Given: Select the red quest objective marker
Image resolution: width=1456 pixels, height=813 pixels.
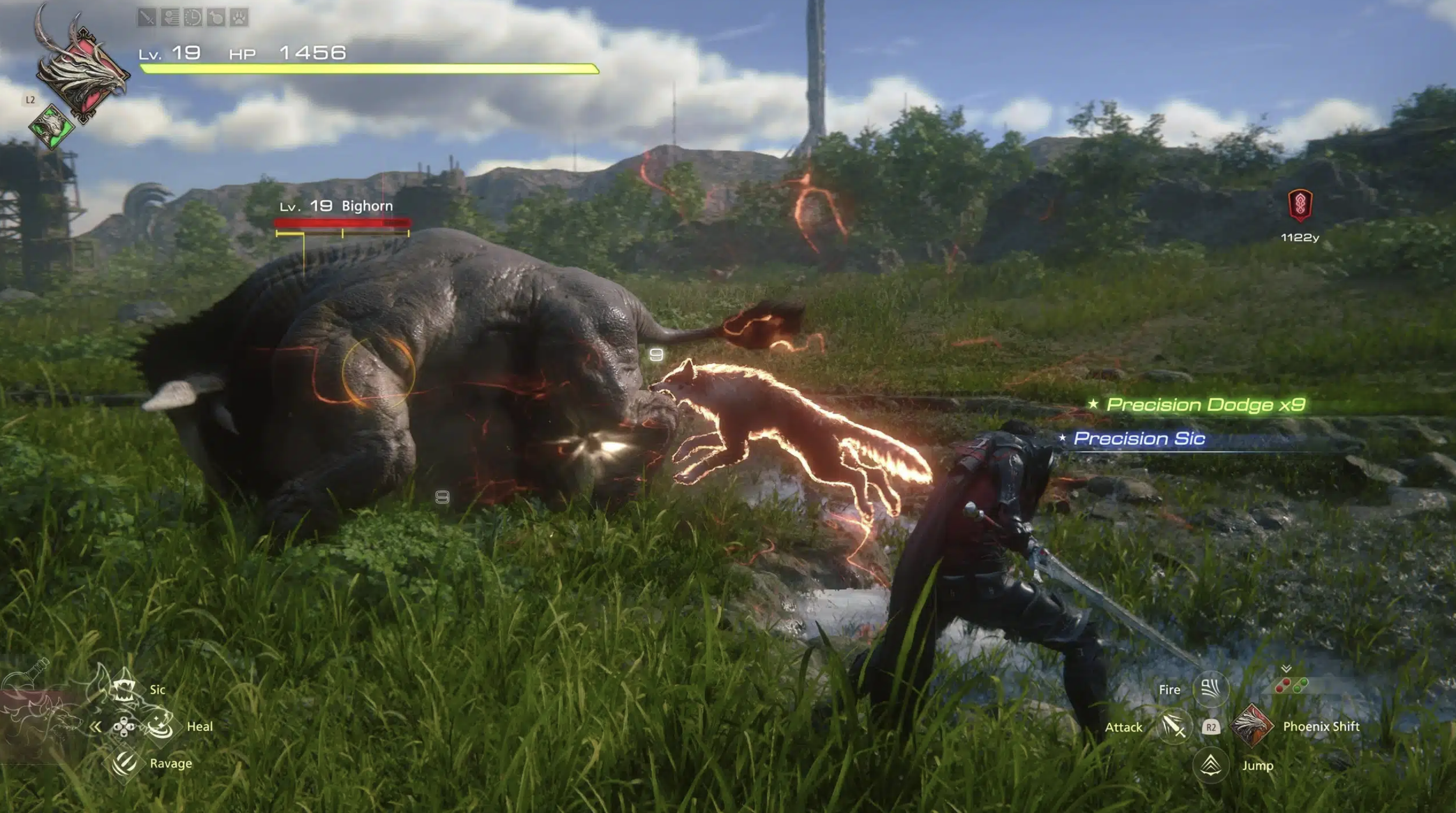Looking at the screenshot, I should click(1299, 205).
